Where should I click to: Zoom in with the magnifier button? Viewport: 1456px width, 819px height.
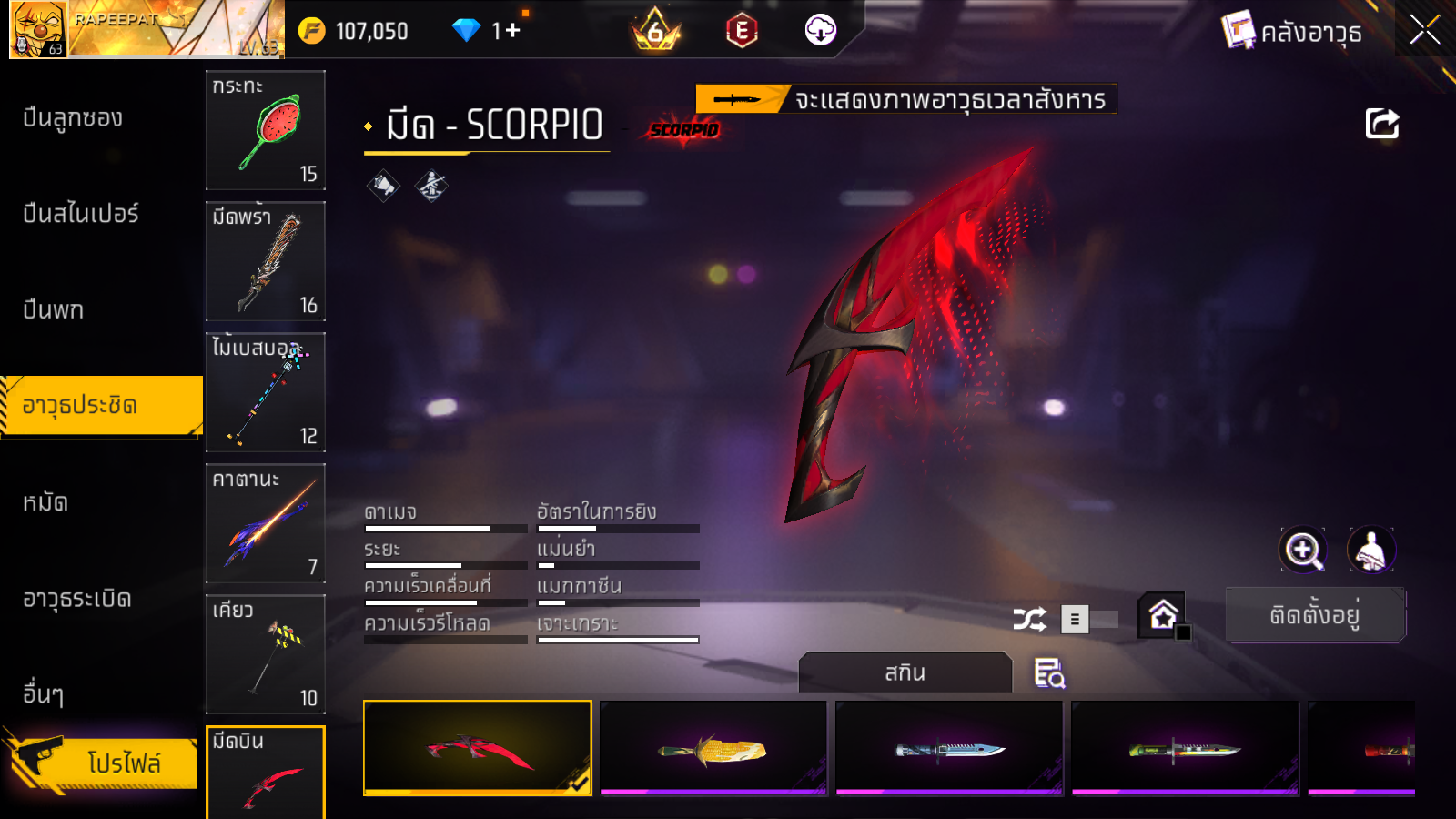[1303, 550]
